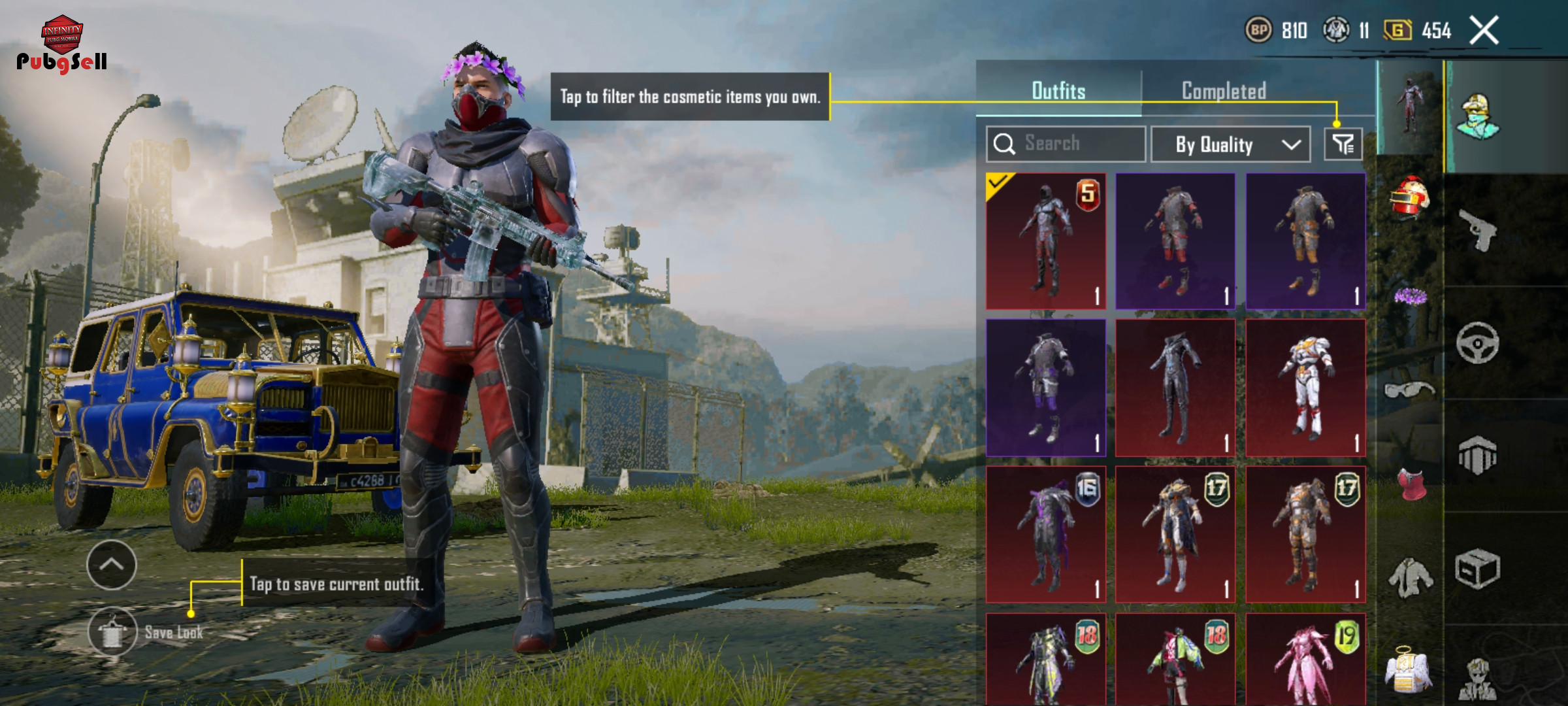Open the crate box category
The image size is (1568, 706).
point(1478,569)
